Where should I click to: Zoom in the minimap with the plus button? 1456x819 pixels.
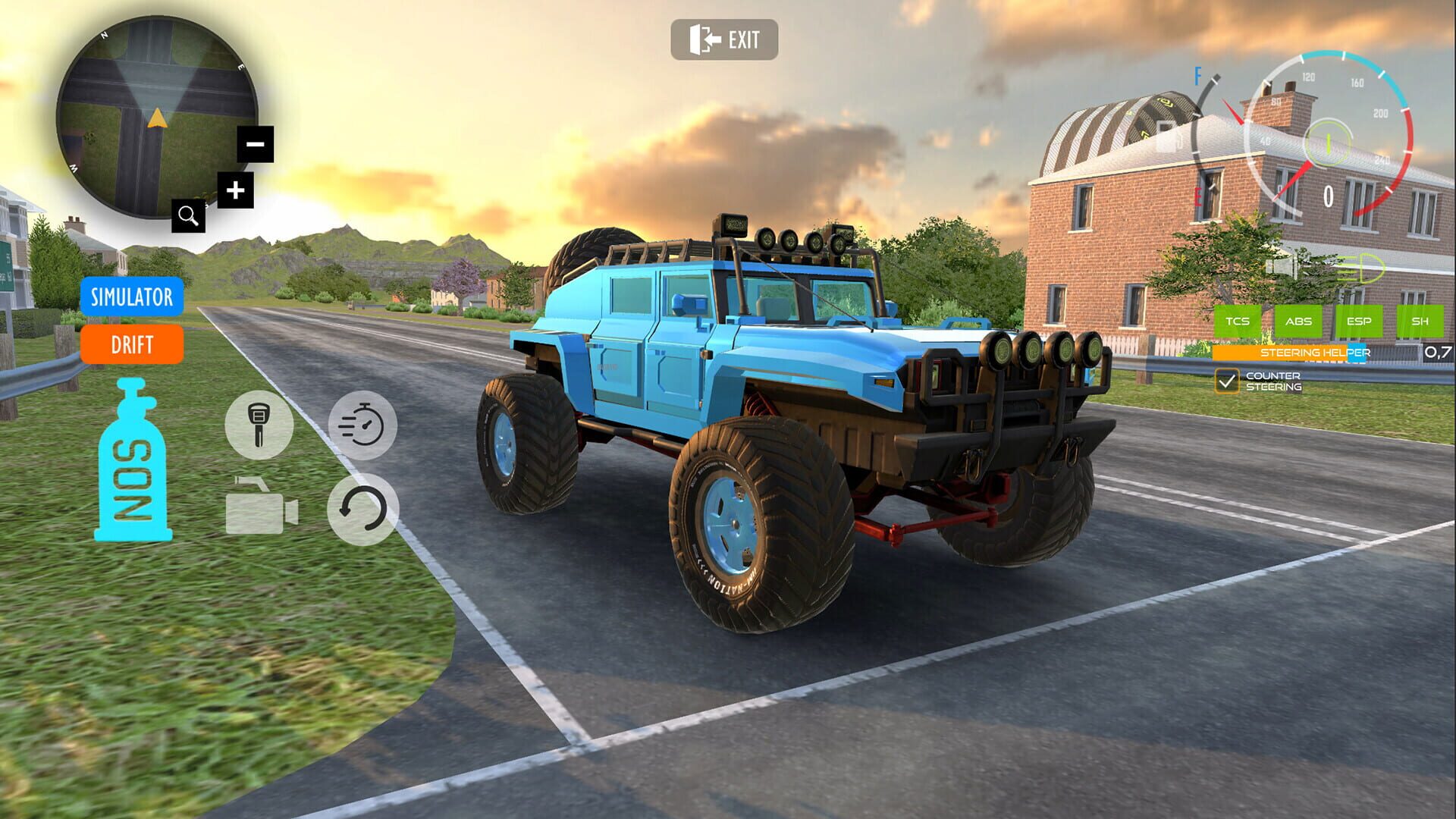[235, 190]
